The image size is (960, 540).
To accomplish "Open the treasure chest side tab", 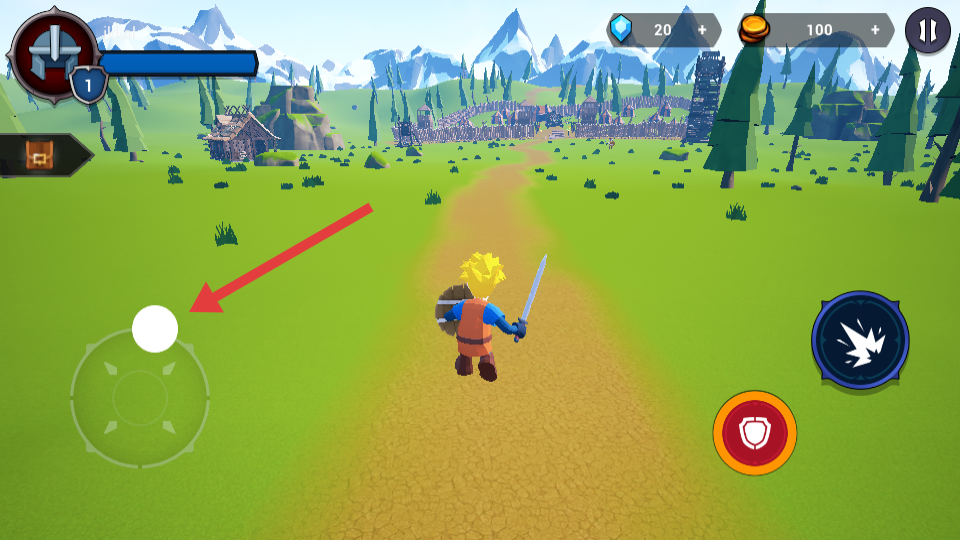I will pyautogui.click(x=42, y=155).
